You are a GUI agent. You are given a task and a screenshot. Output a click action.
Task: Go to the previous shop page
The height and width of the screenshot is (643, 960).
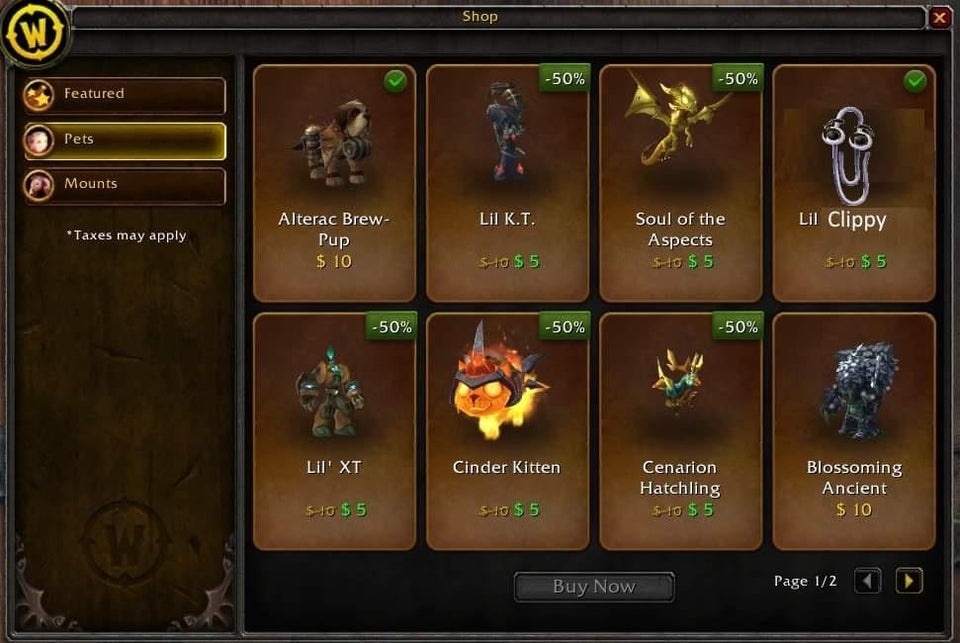(x=867, y=581)
